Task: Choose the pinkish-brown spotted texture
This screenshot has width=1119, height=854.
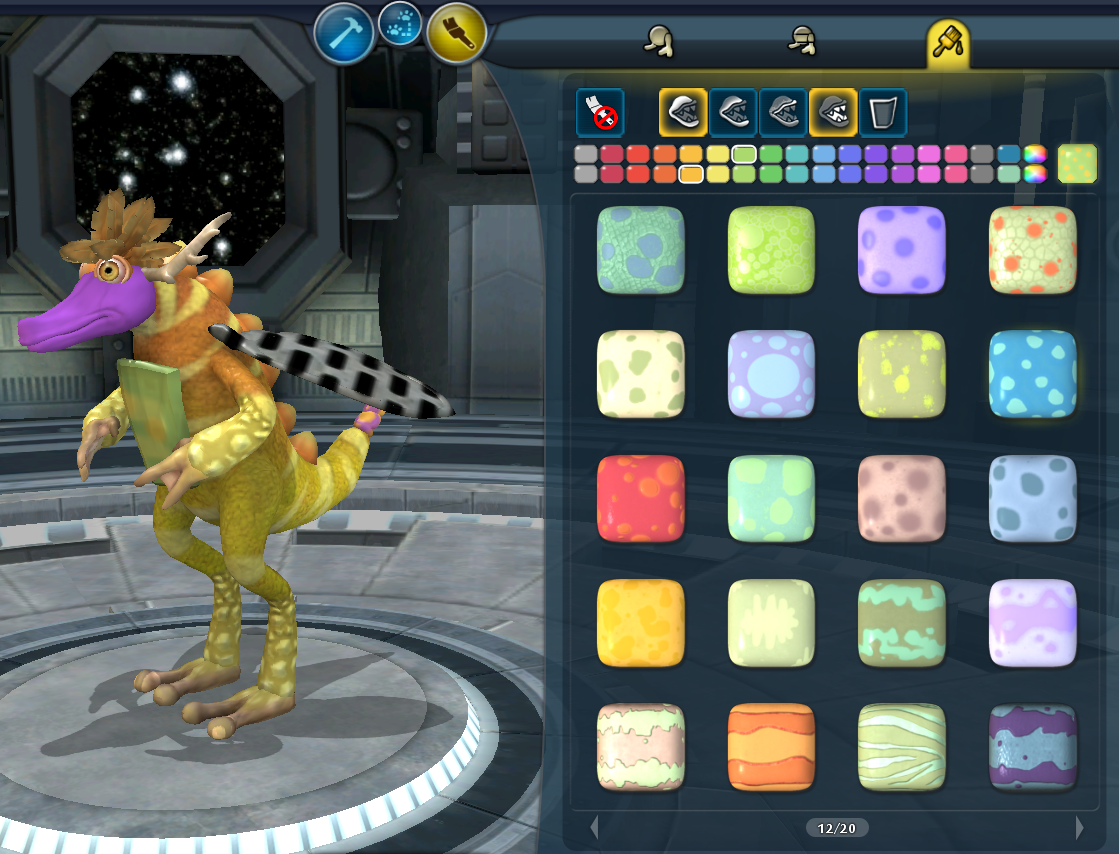Action: pyautogui.click(x=902, y=499)
